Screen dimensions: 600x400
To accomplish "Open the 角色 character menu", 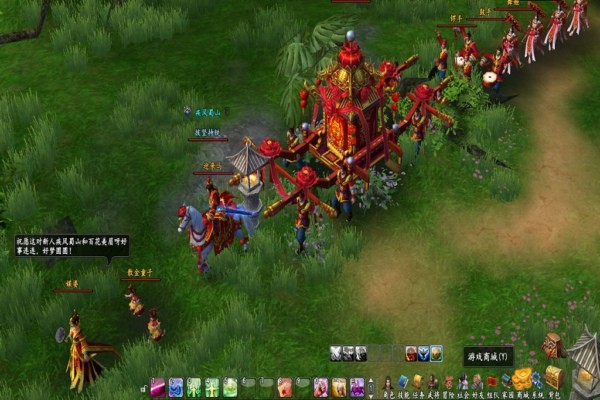I will pyautogui.click(x=387, y=383).
